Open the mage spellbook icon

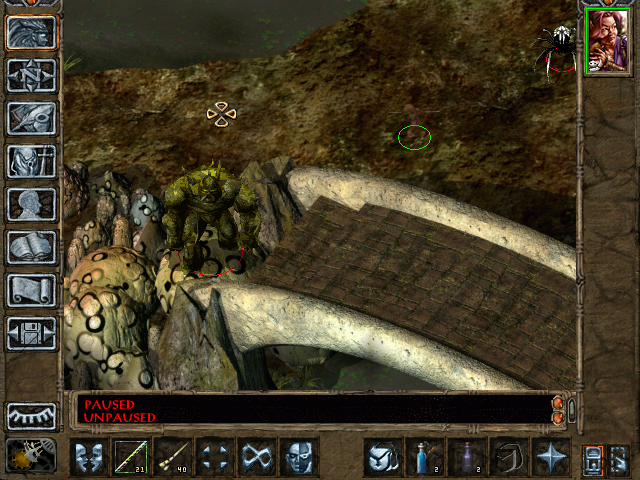(x=31, y=247)
